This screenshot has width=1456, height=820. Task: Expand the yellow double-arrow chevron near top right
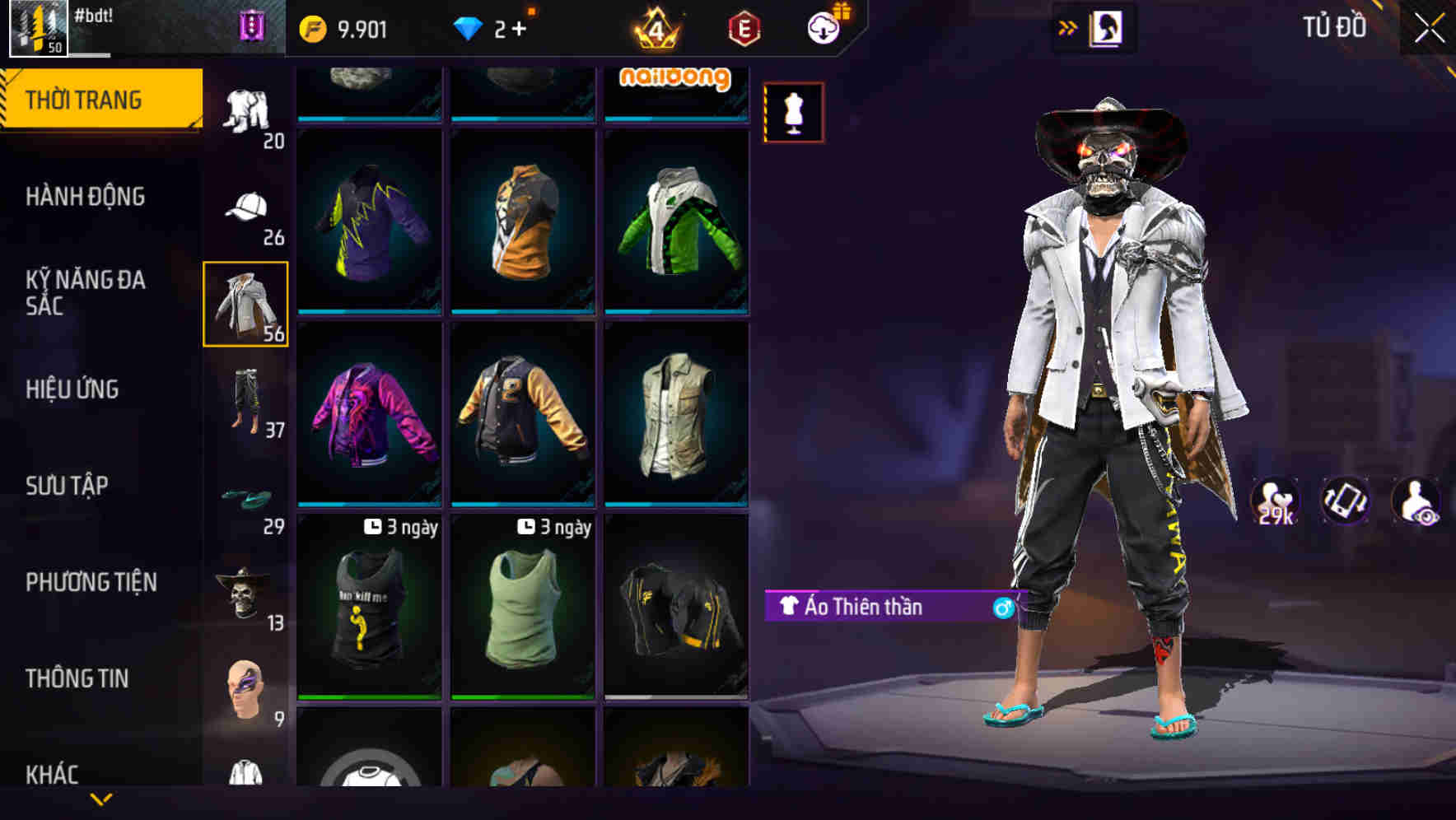tap(1067, 27)
